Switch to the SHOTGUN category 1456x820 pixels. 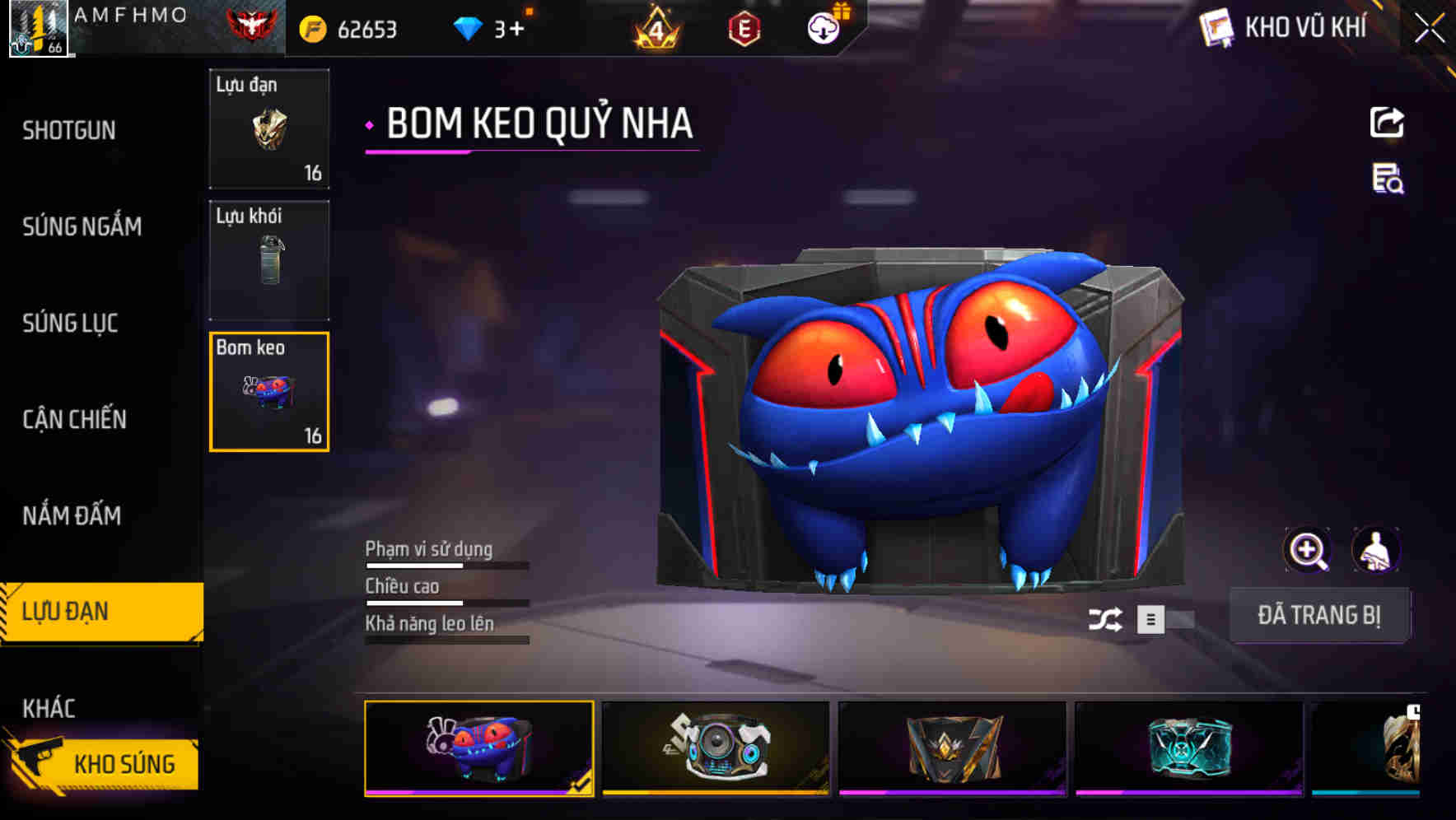pos(68,130)
